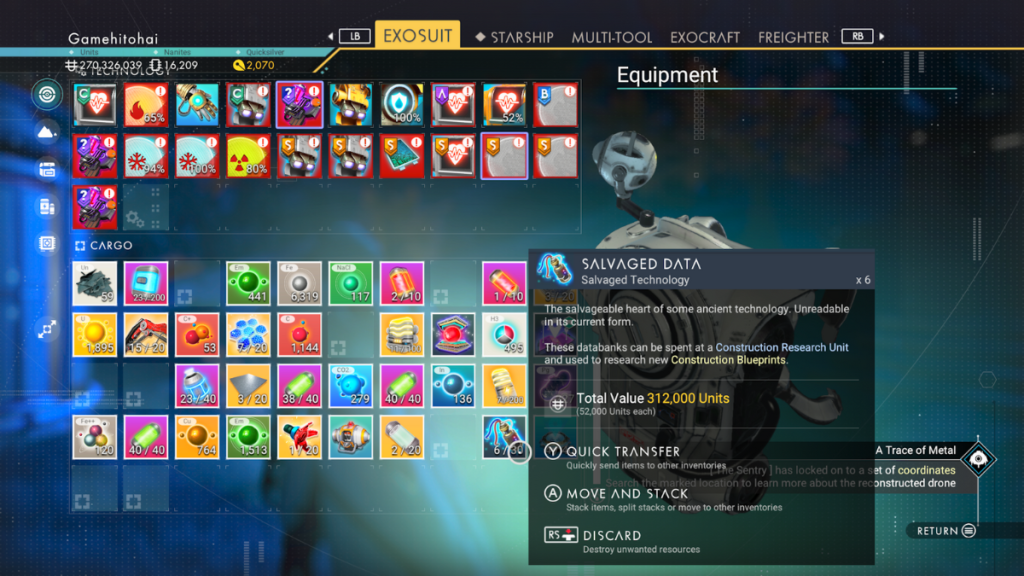
Task: Click the expand arrows icon in sidebar
Action: coord(46,327)
